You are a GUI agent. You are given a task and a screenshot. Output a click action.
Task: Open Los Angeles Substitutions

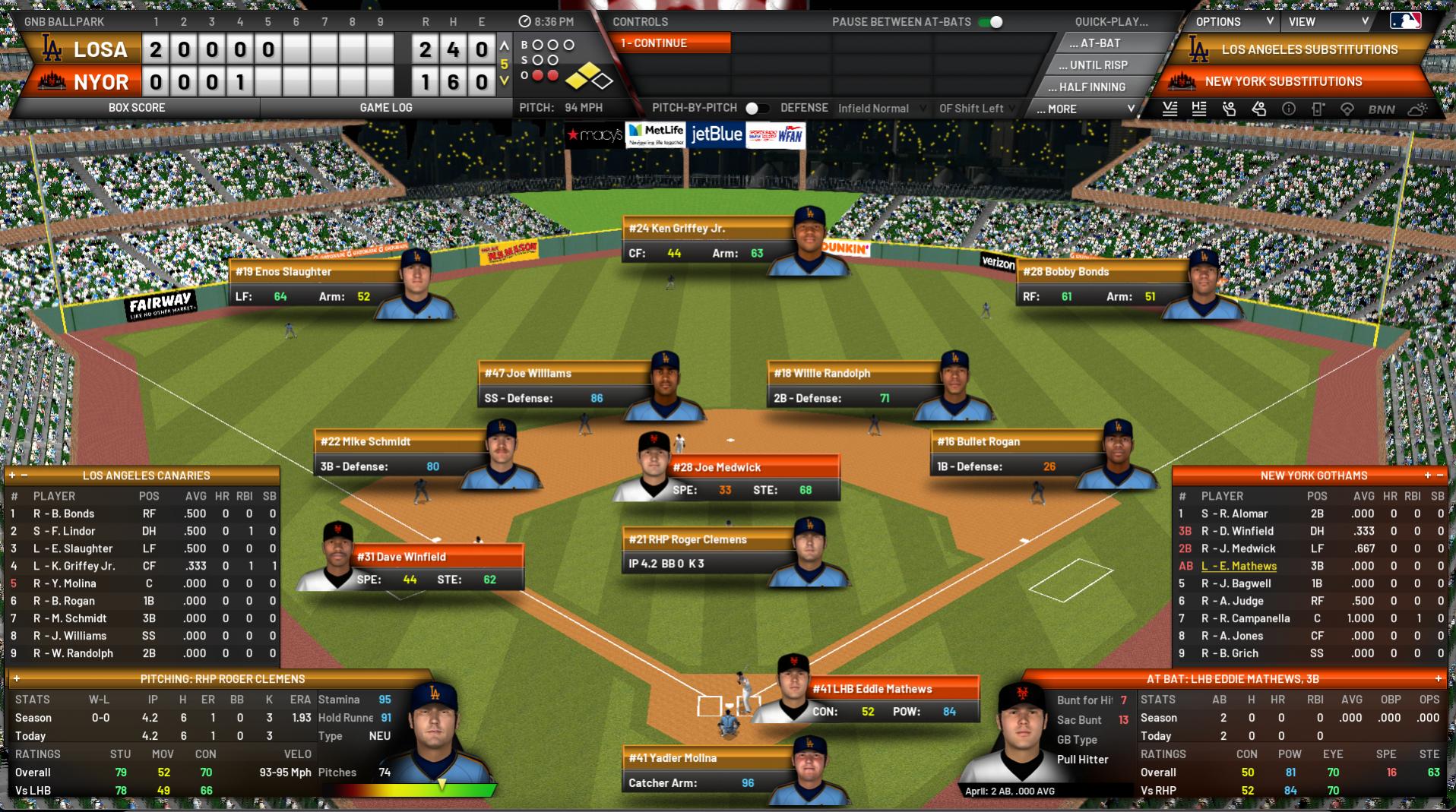[x=1309, y=49]
